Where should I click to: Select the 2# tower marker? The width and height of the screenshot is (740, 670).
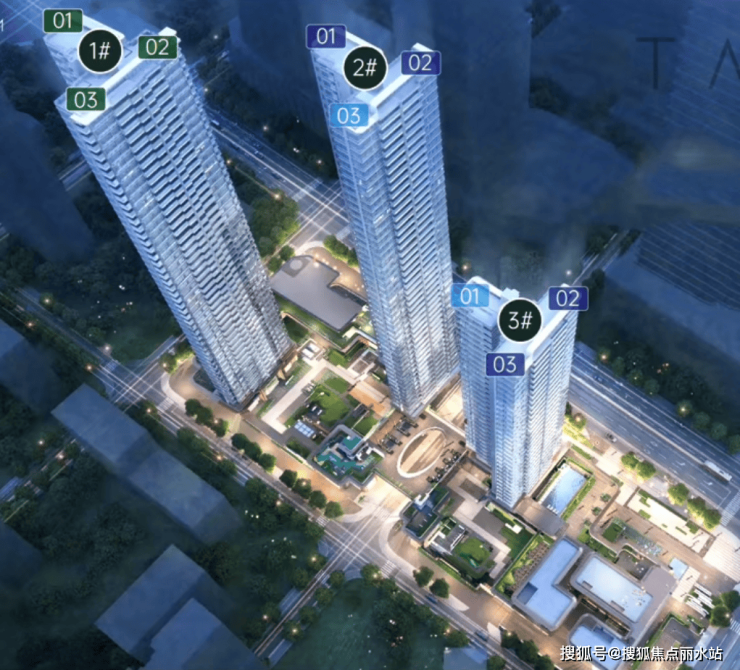(x=366, y=69)
